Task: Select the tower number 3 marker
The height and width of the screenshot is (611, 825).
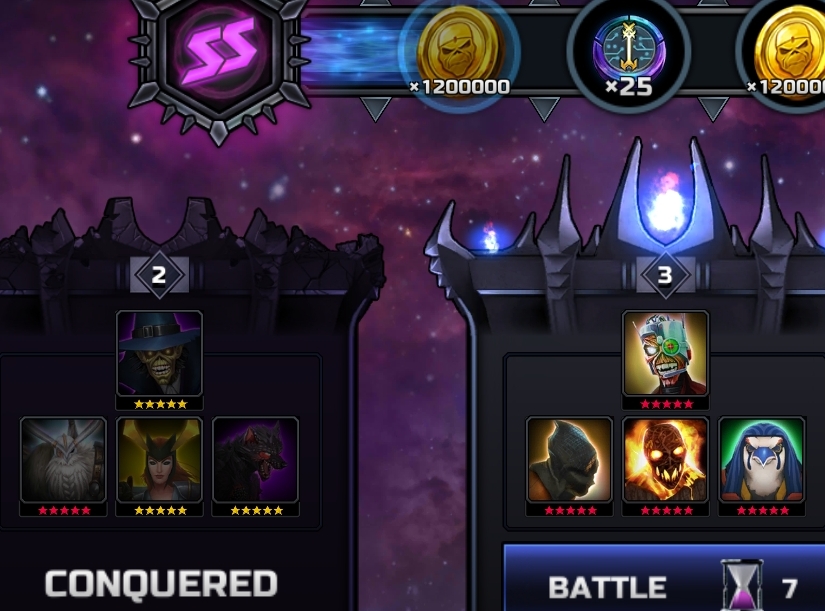Action: point(666,274)
